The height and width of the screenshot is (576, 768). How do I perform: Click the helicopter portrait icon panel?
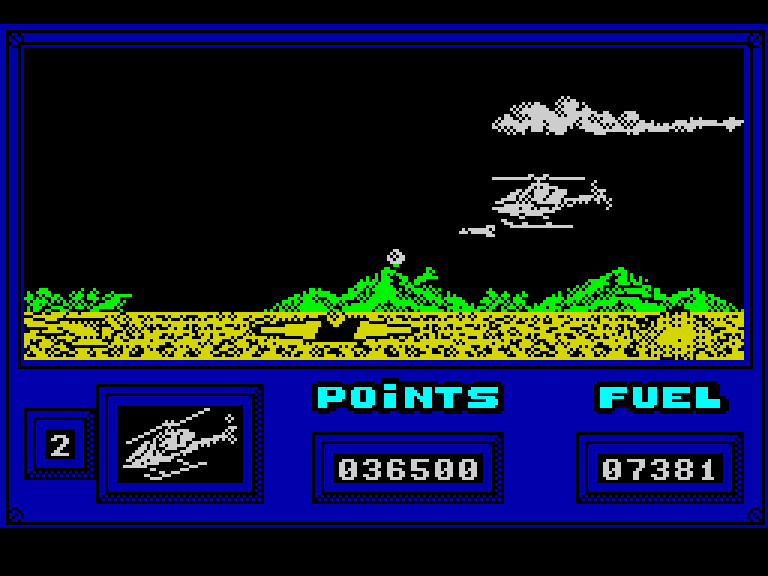180,443
